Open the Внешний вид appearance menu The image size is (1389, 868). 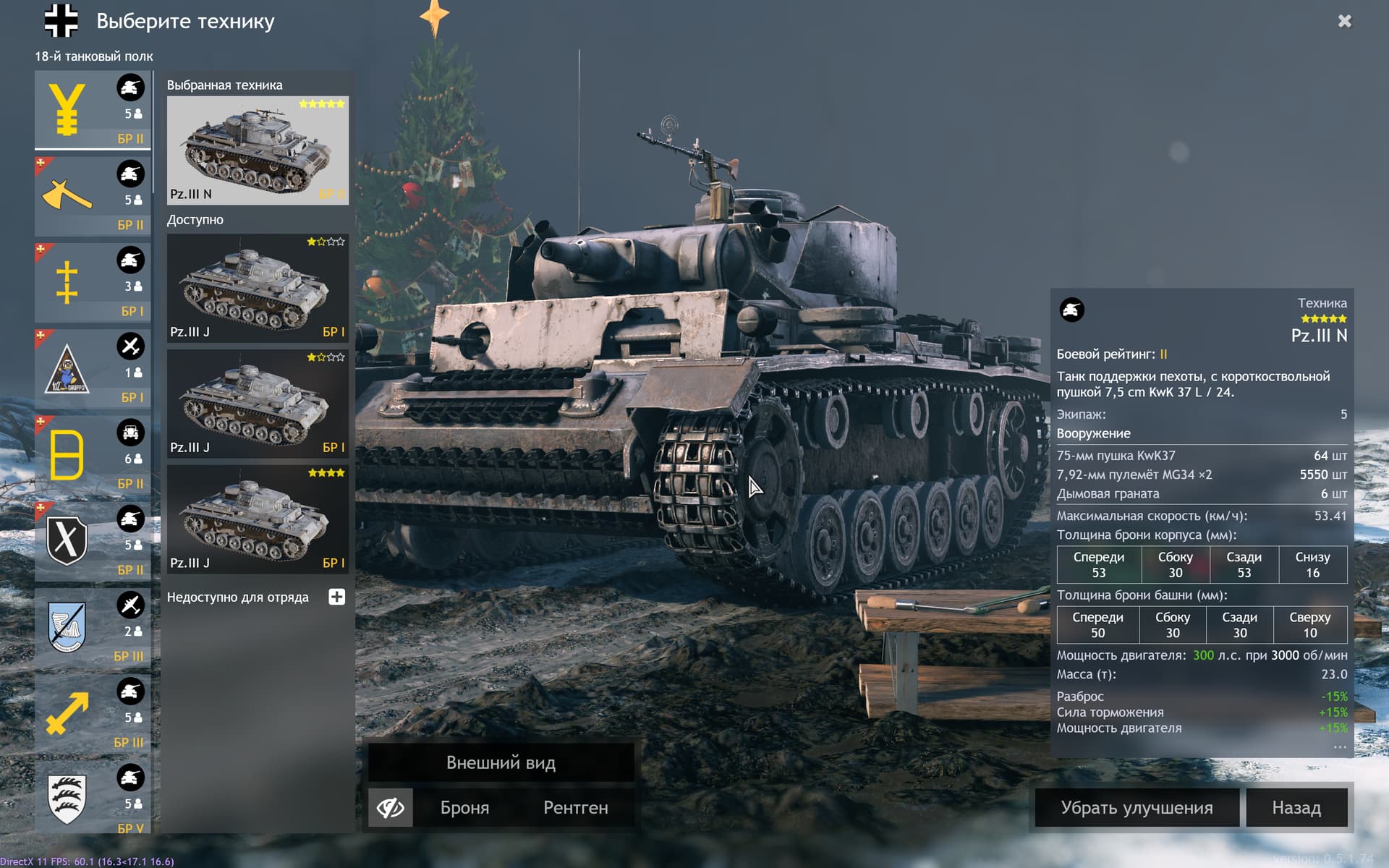pyautogui.click(x=501, y=762)
